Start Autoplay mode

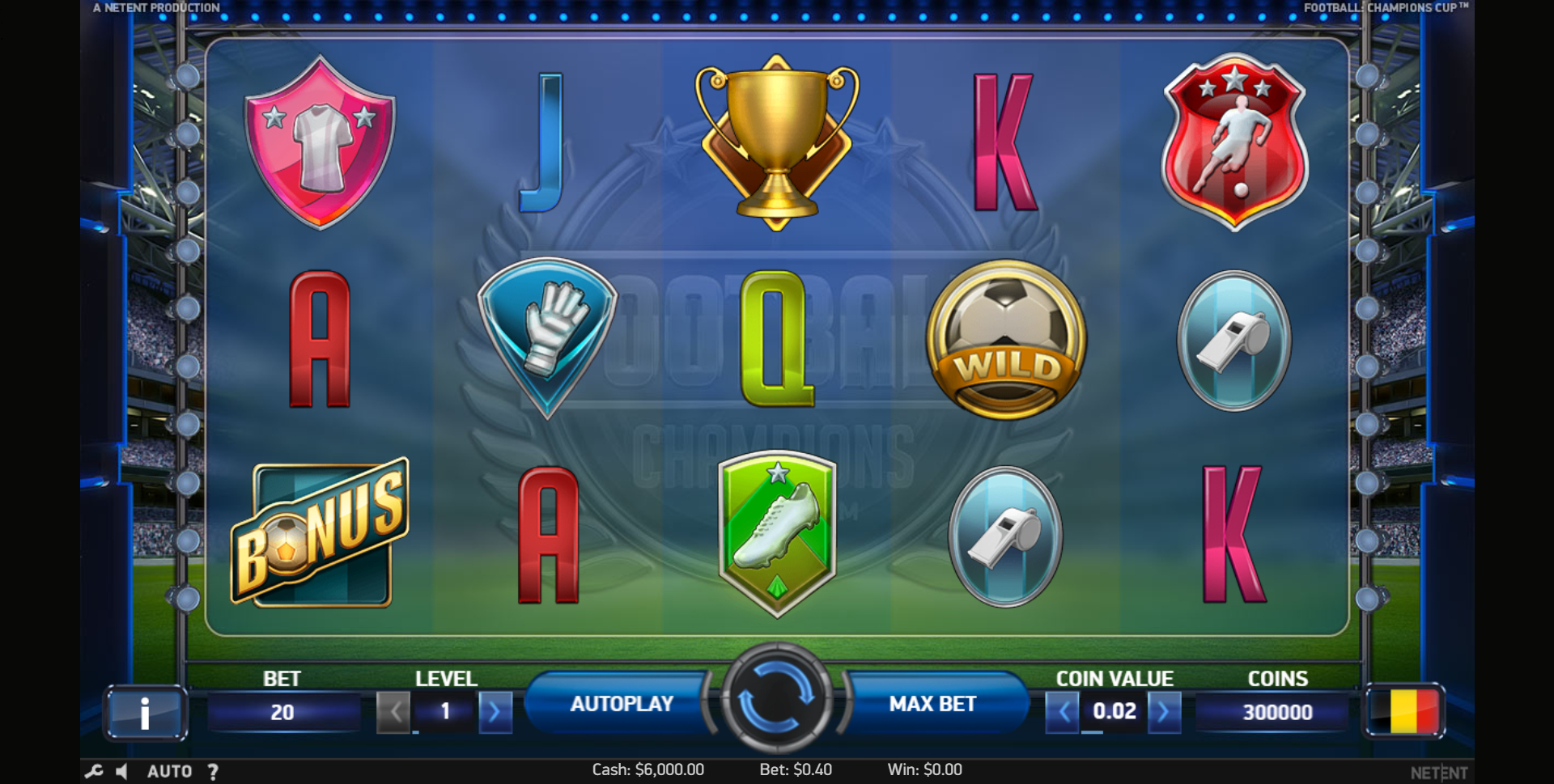coord(622,704)
